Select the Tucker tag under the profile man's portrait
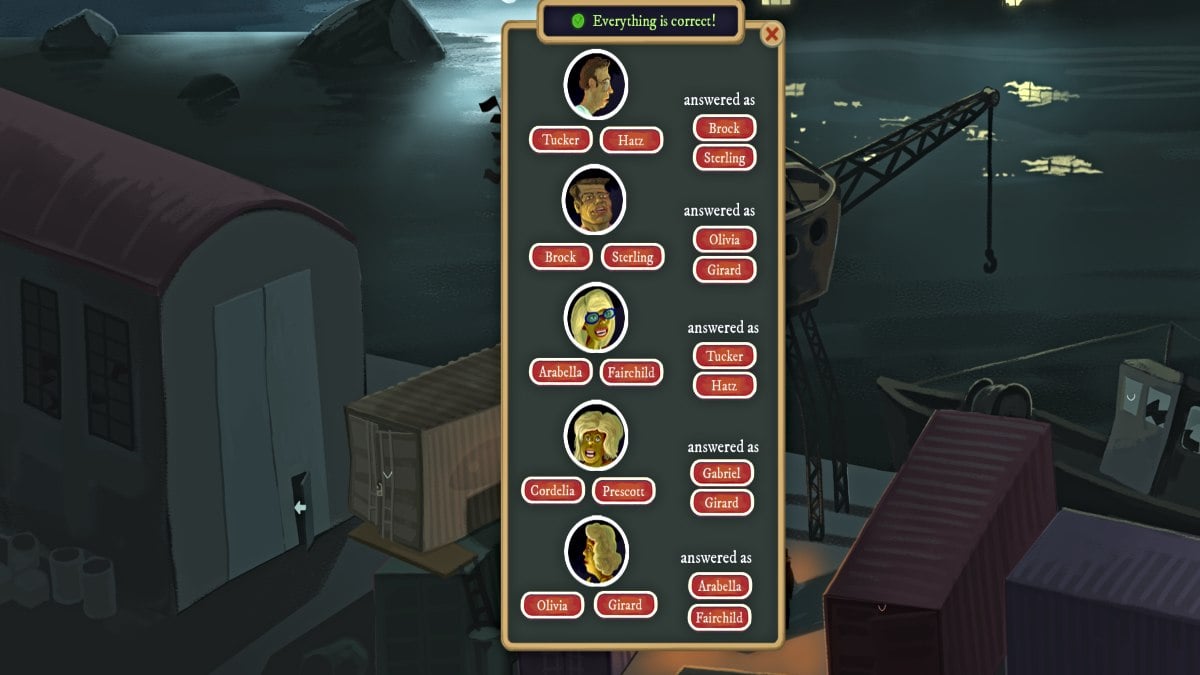Screen dimensions: 1200x675 click(x=560, y=140)
